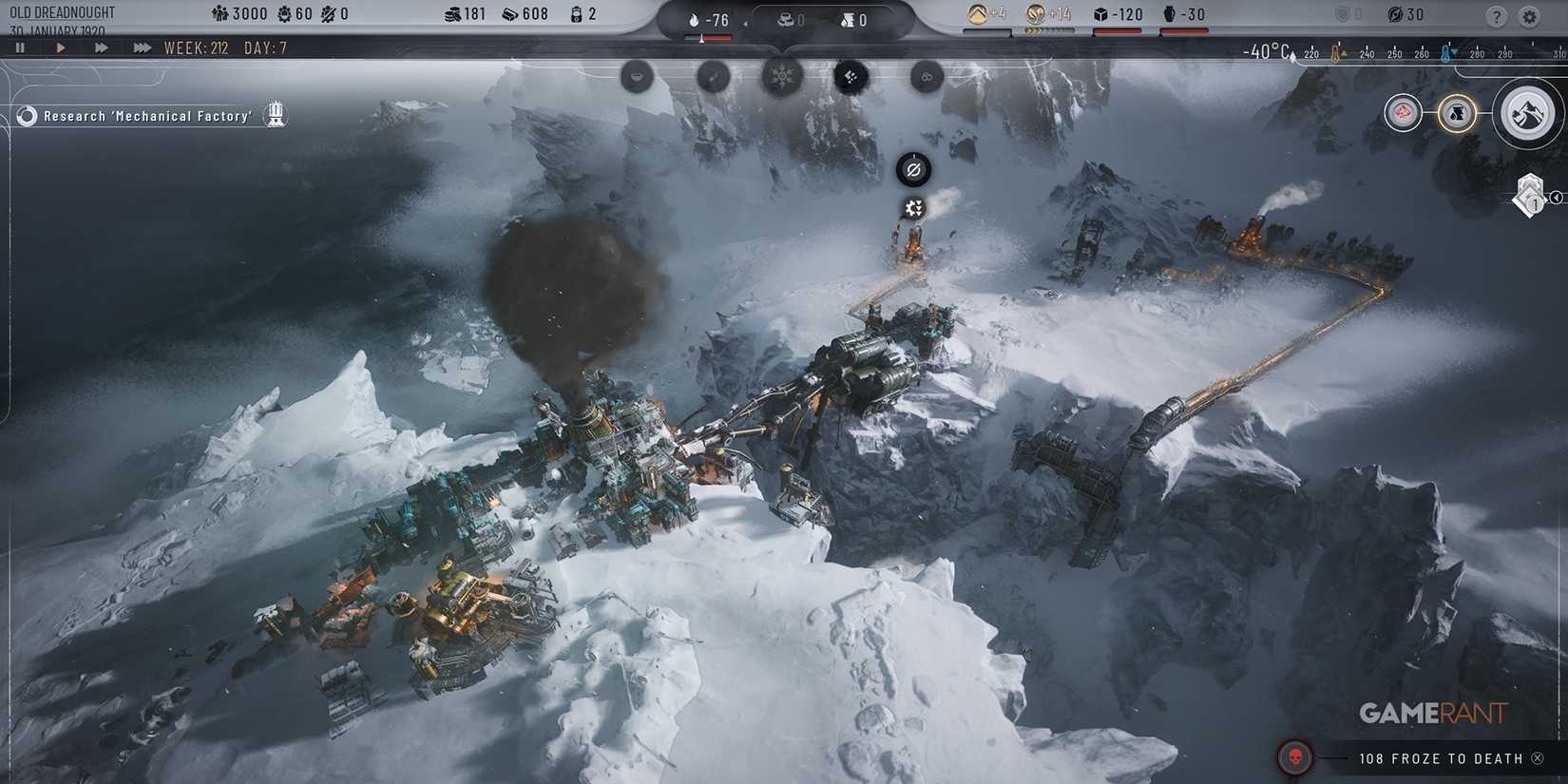1568x784 pixels.
Task: Pause the game using the pause control
Action: point(19,47)
